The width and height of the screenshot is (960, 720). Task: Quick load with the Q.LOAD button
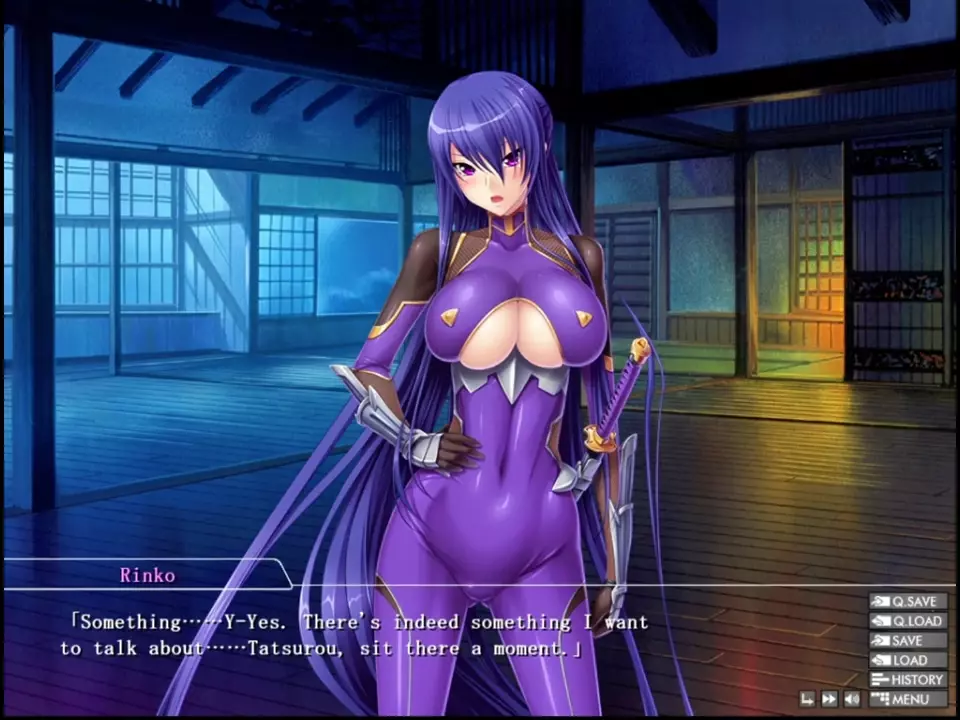[x=908, y=621]
